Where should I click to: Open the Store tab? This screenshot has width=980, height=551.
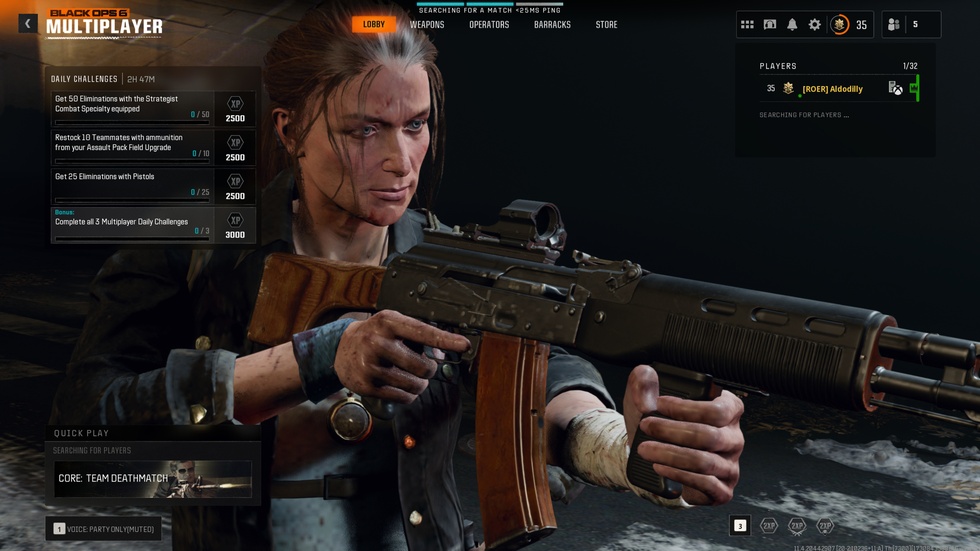(607, 24)
